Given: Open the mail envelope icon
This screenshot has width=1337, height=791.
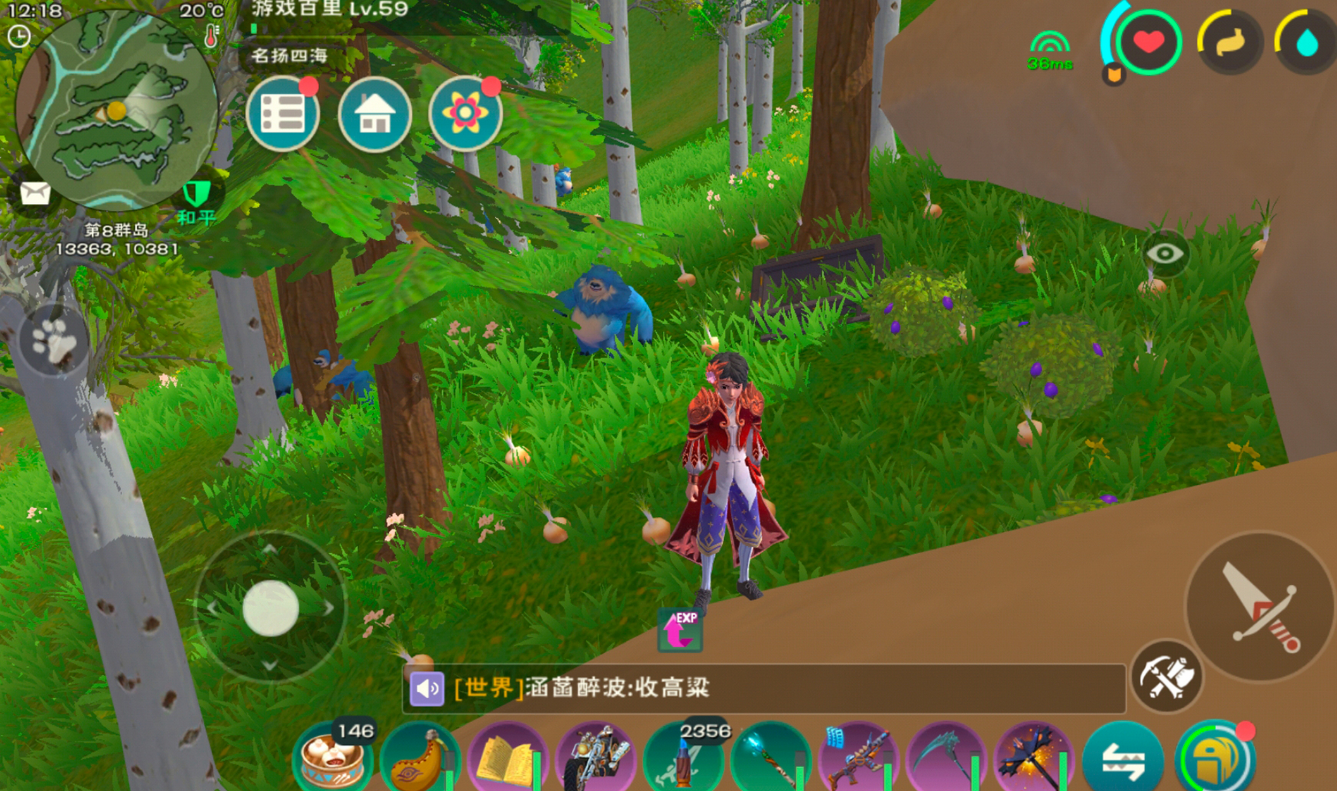Looking at the screenshot, I should coord(35,193).
